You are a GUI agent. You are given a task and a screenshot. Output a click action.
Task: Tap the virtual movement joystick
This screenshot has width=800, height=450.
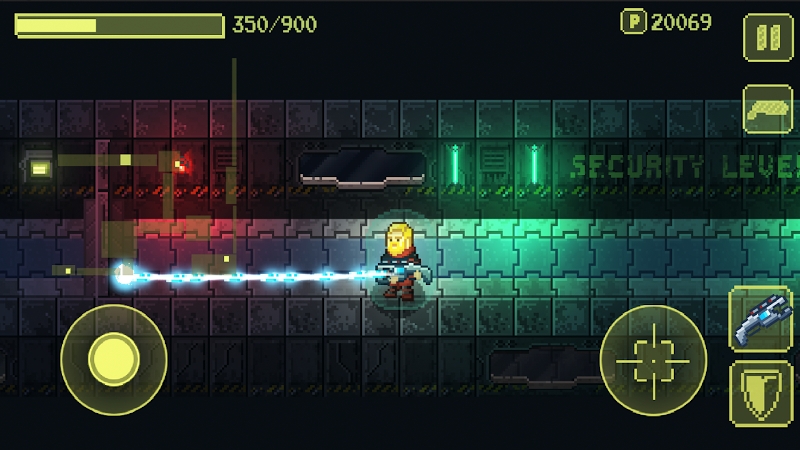point(113,359)
